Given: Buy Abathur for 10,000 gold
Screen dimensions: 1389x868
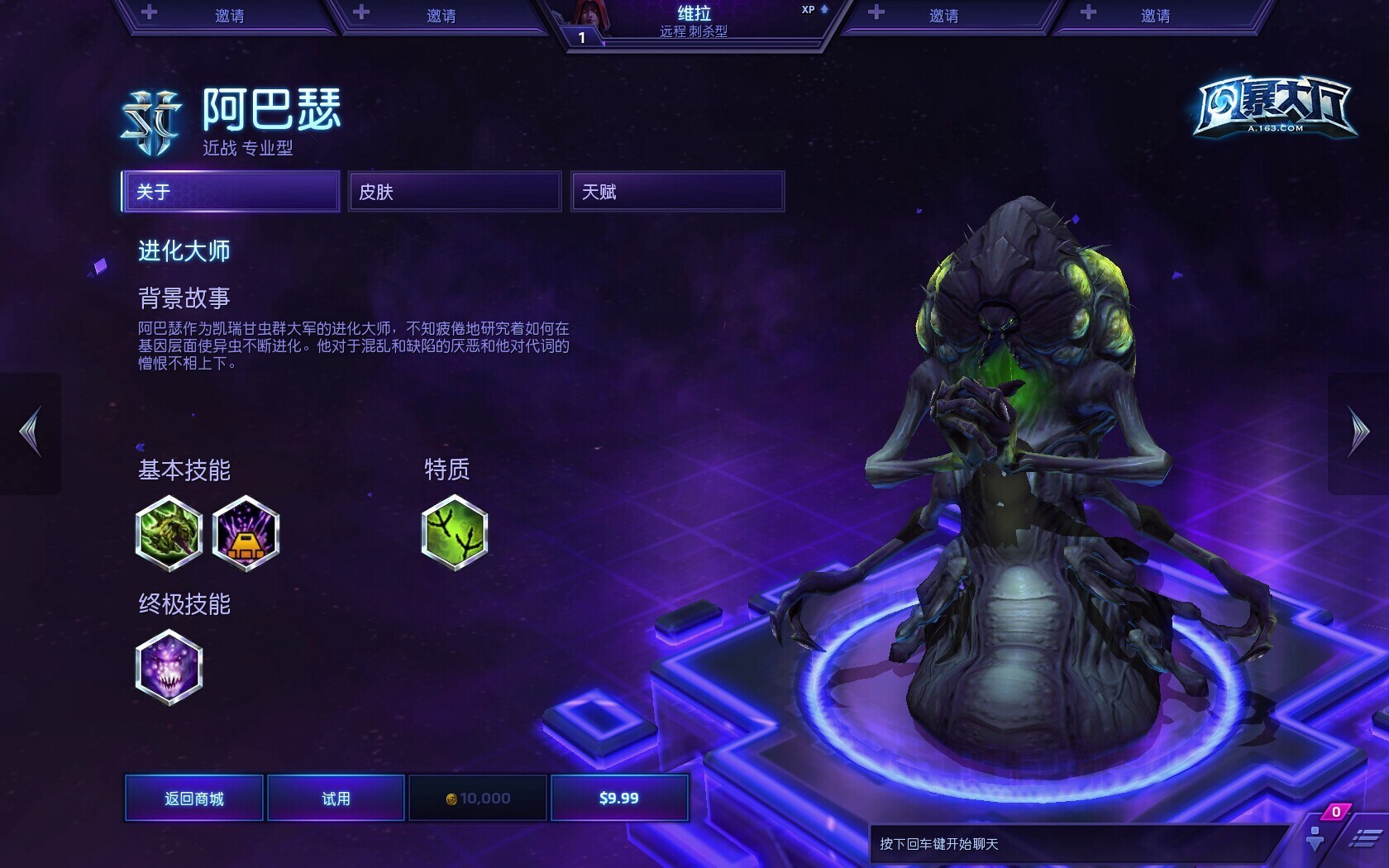Looking at the screenshot, I should tap(478, 798).
